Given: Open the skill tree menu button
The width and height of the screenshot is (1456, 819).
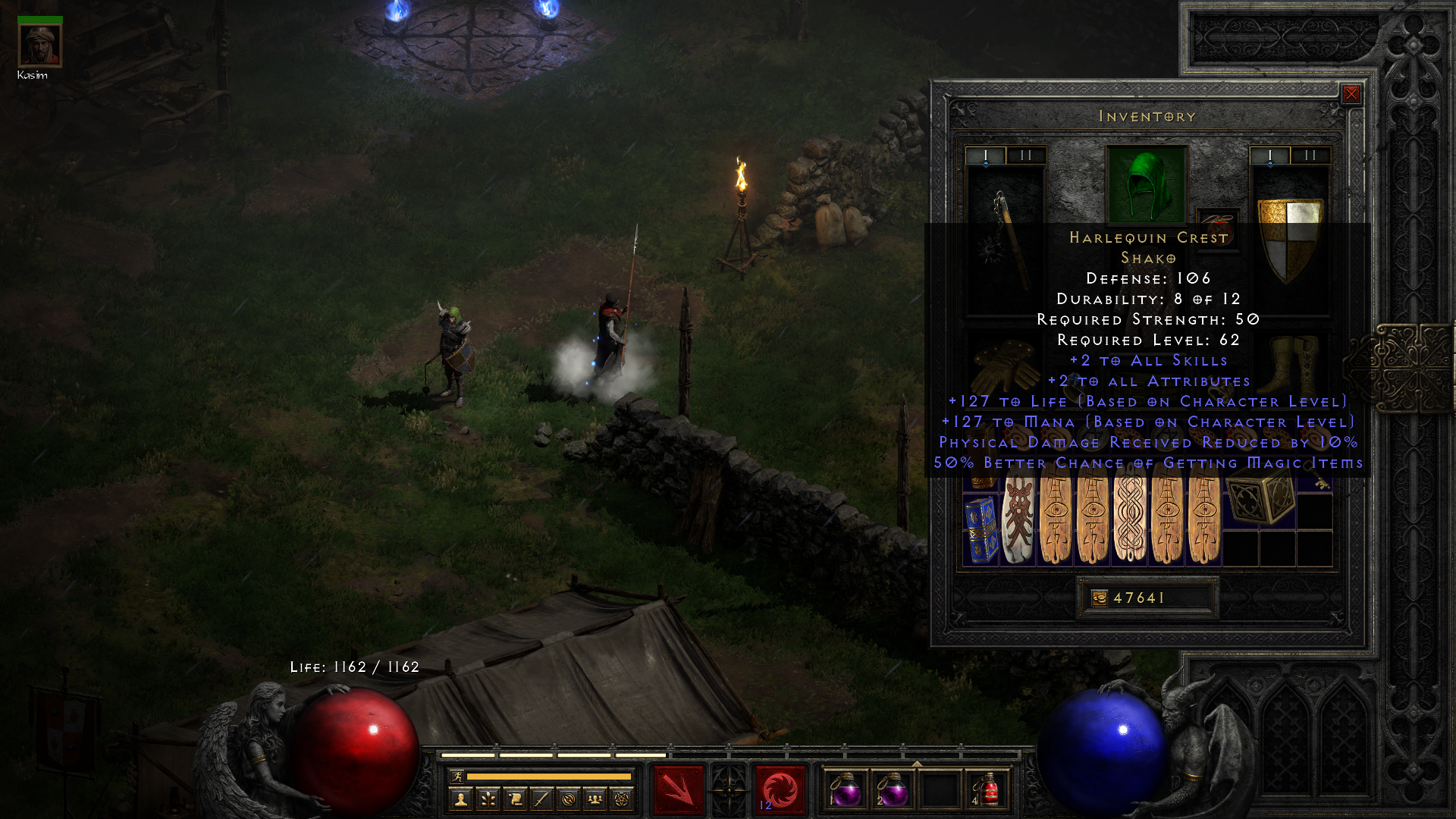Looking at the screenshot, I should pos(488,799).
